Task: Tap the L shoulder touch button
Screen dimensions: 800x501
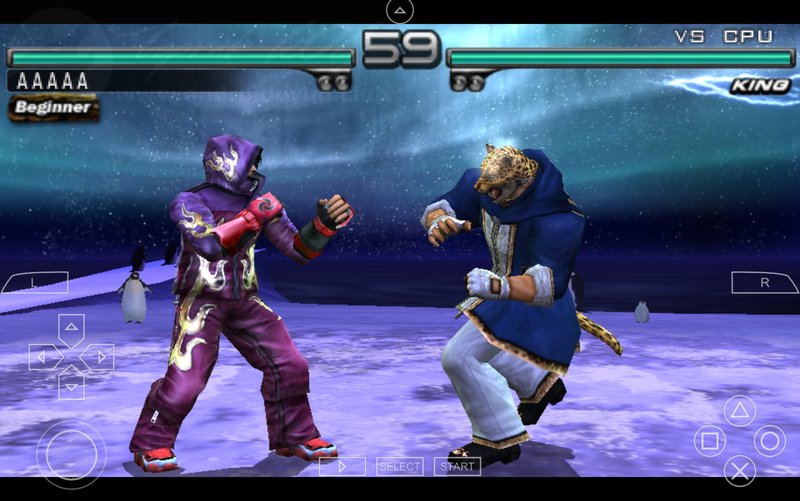Action: click(35, 283)
